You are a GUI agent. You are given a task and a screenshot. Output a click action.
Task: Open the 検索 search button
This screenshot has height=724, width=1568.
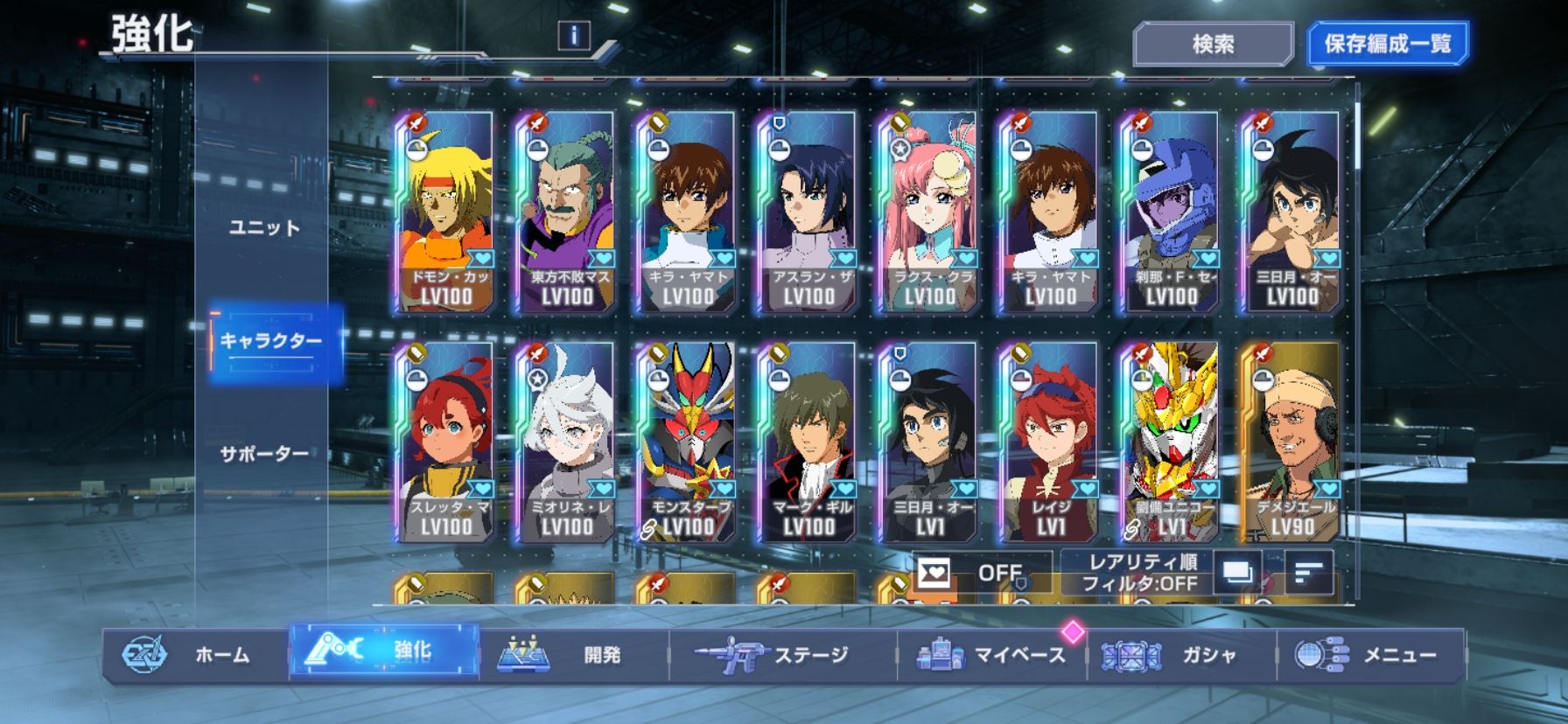[1213, 44]
